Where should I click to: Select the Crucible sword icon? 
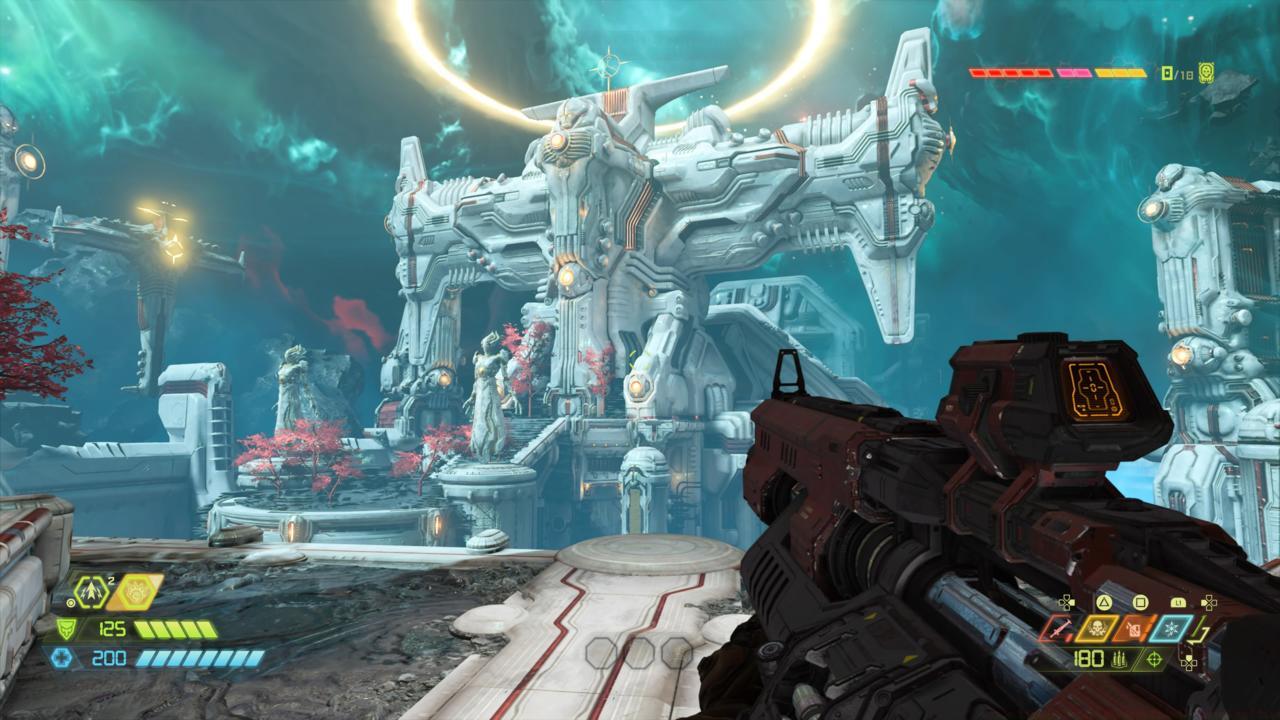point(1058,629)
